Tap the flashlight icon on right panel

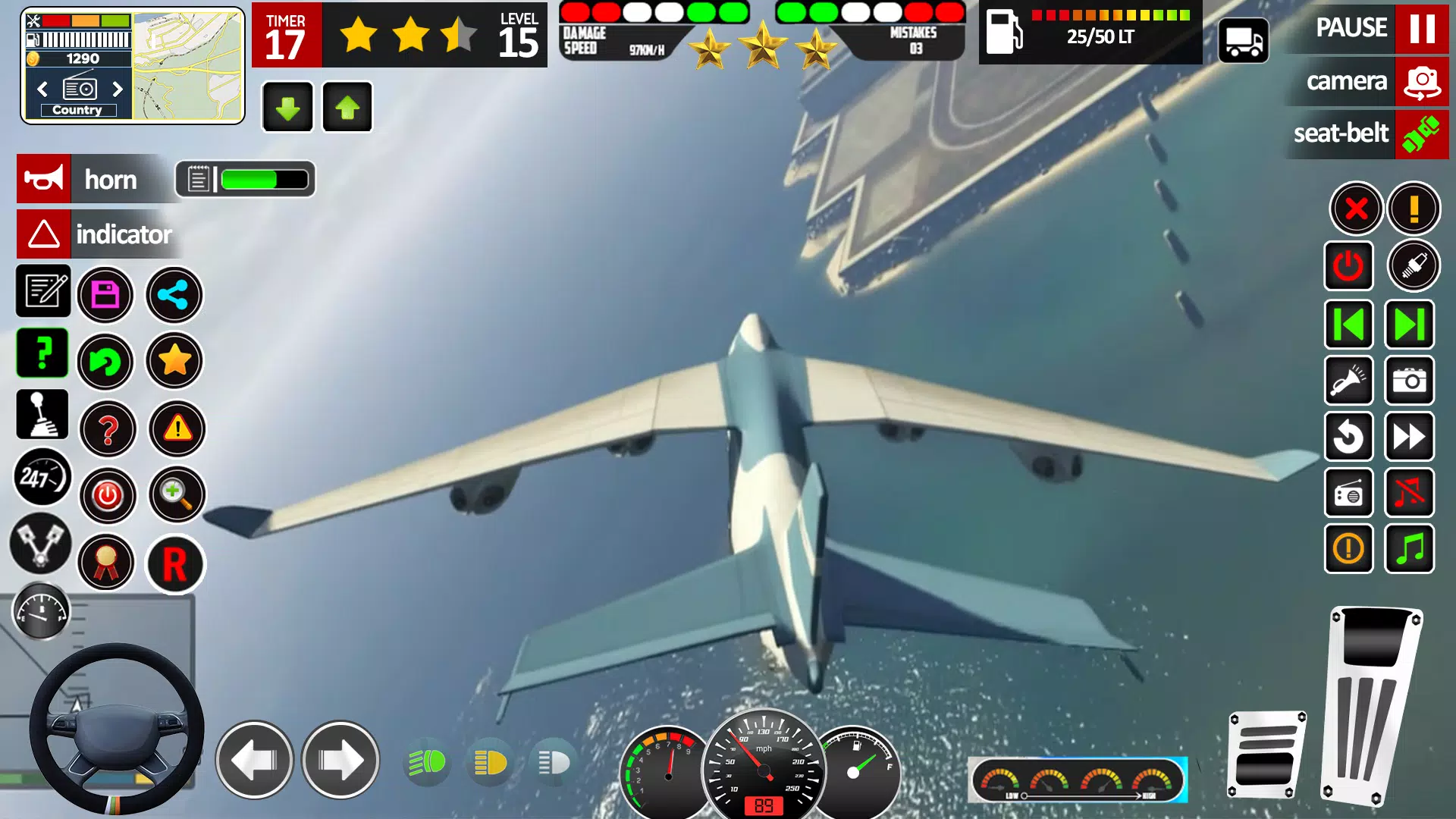coord(1351,381)
